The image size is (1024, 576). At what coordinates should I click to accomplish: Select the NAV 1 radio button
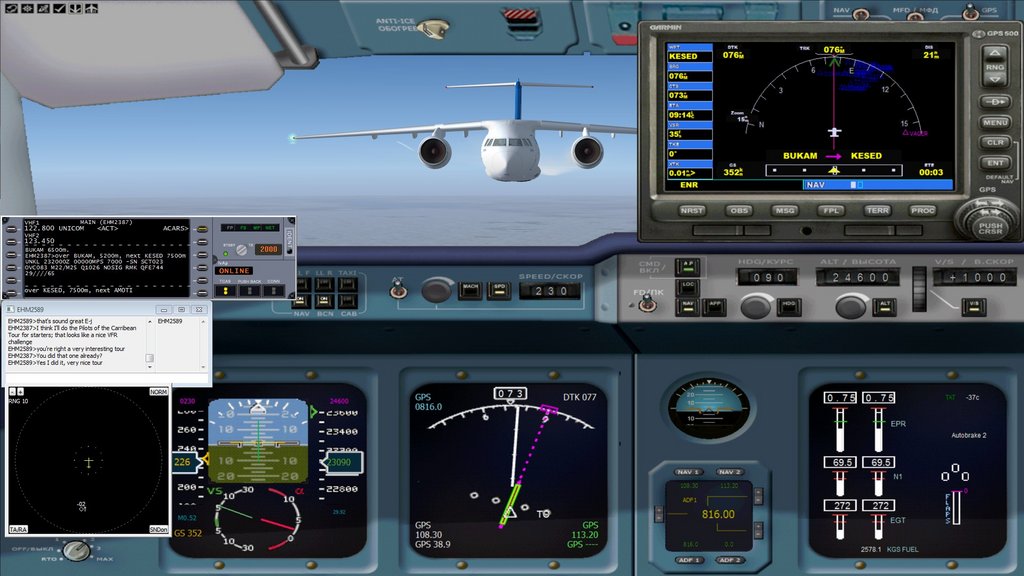coord(688,472)
